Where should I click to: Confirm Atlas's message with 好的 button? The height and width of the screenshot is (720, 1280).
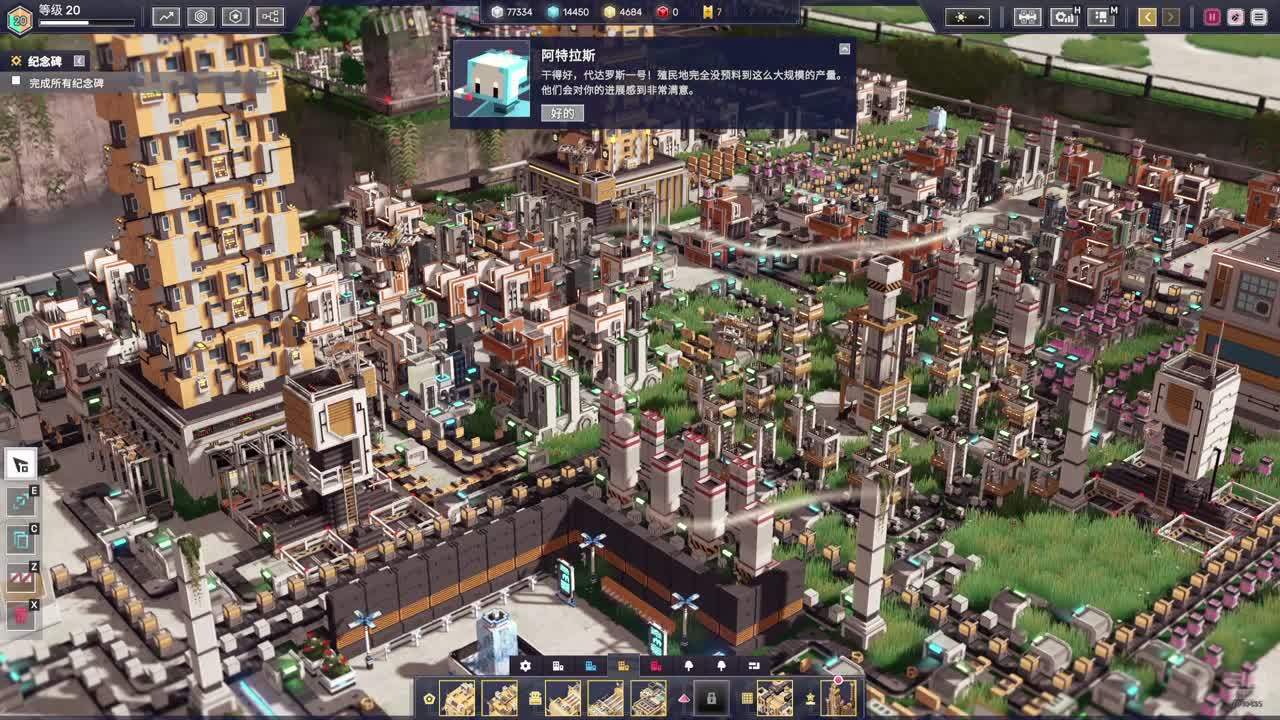click(562, 113)
